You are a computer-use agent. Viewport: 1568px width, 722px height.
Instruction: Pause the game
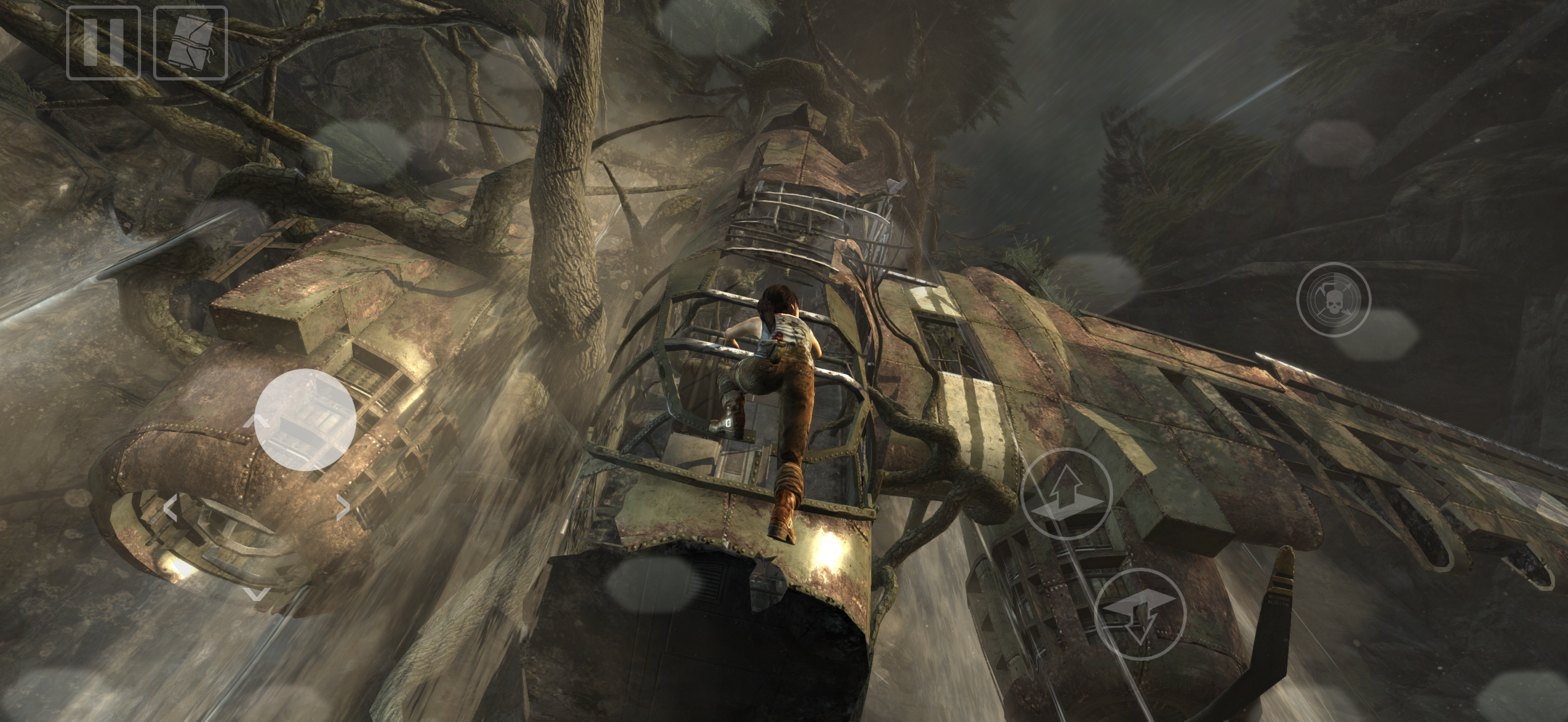103,43
